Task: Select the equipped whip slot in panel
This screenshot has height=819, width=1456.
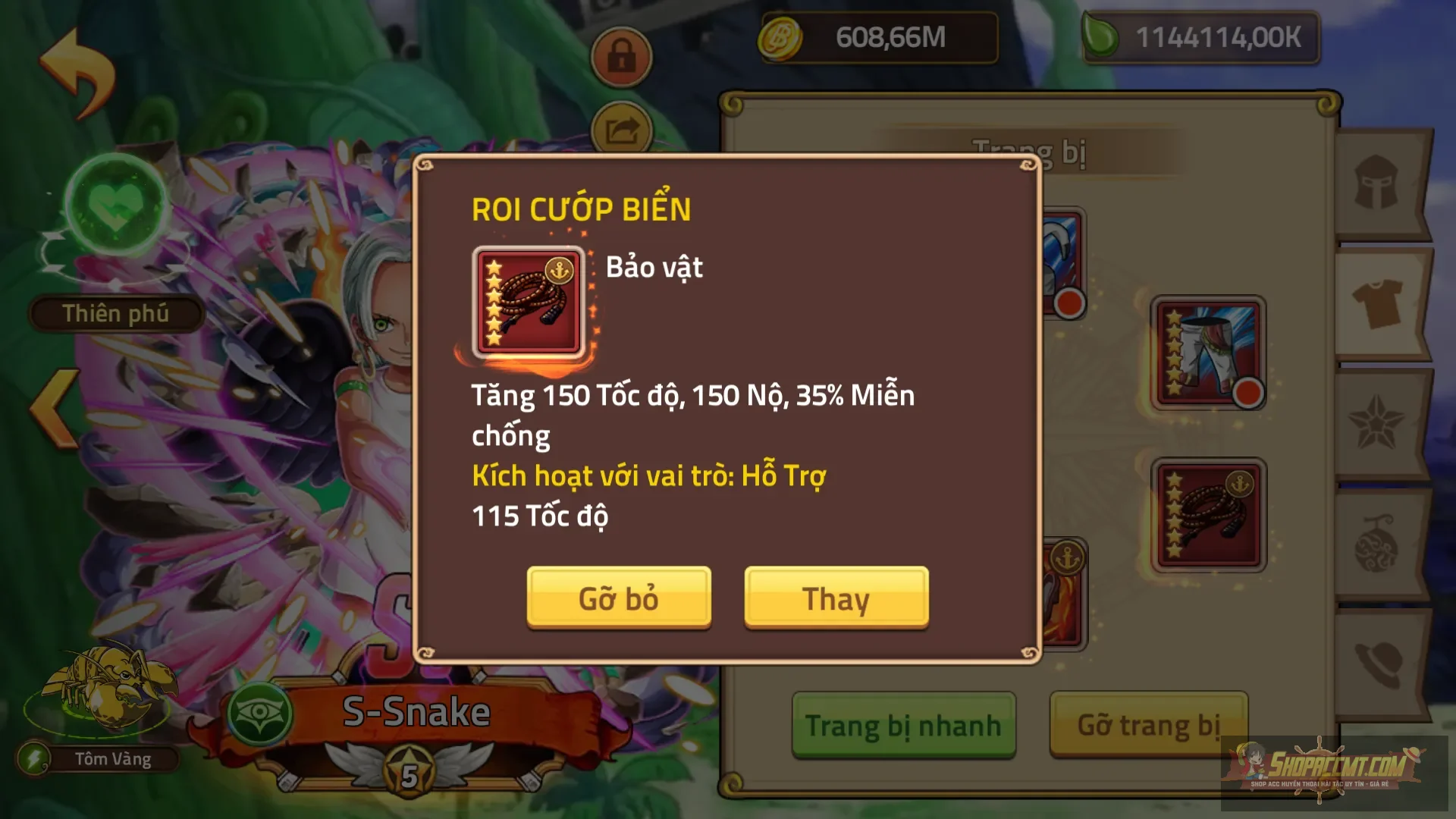Action: tap(1208, 515)
